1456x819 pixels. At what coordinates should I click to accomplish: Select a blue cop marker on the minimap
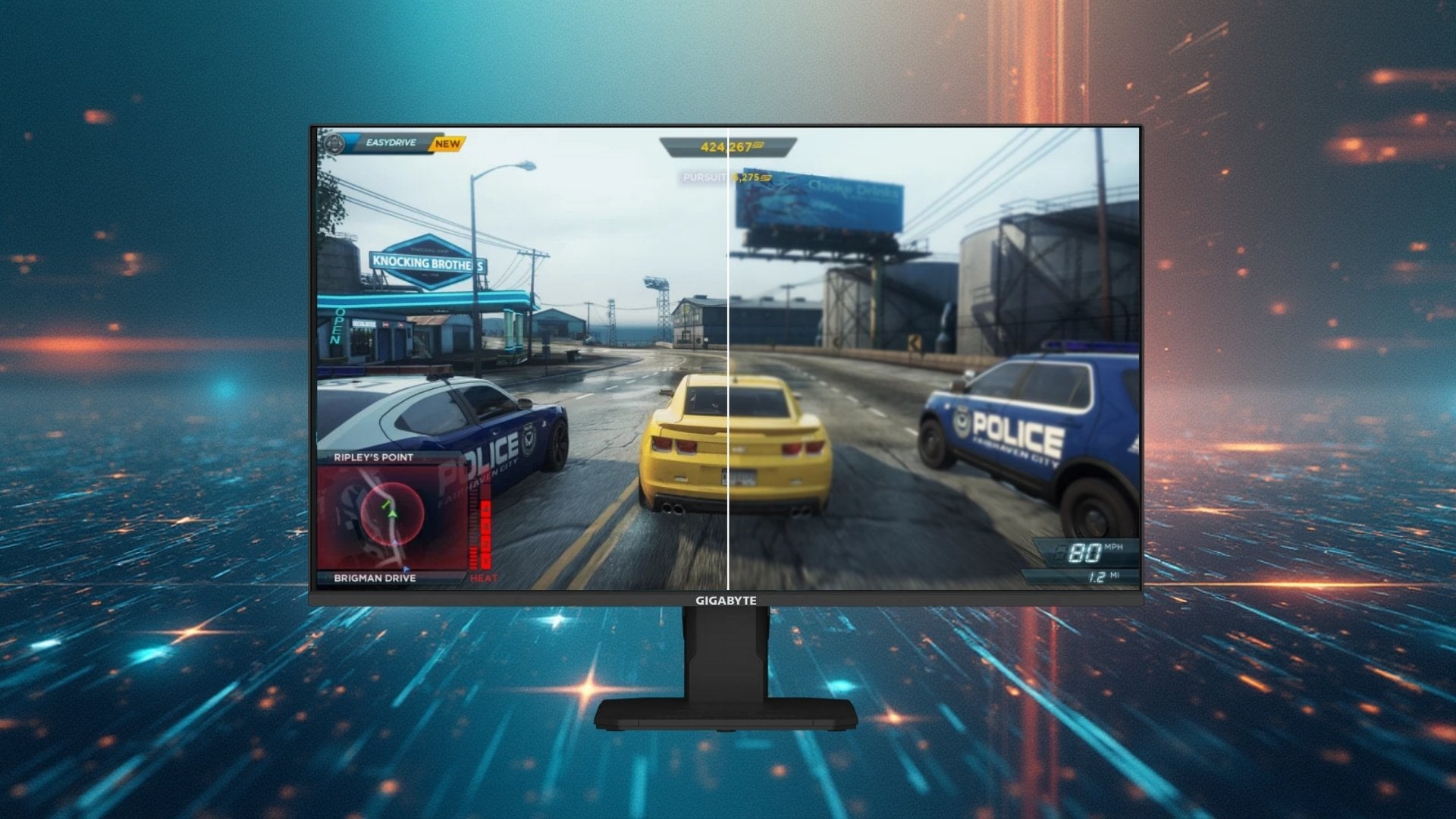(x=406, y=570)
